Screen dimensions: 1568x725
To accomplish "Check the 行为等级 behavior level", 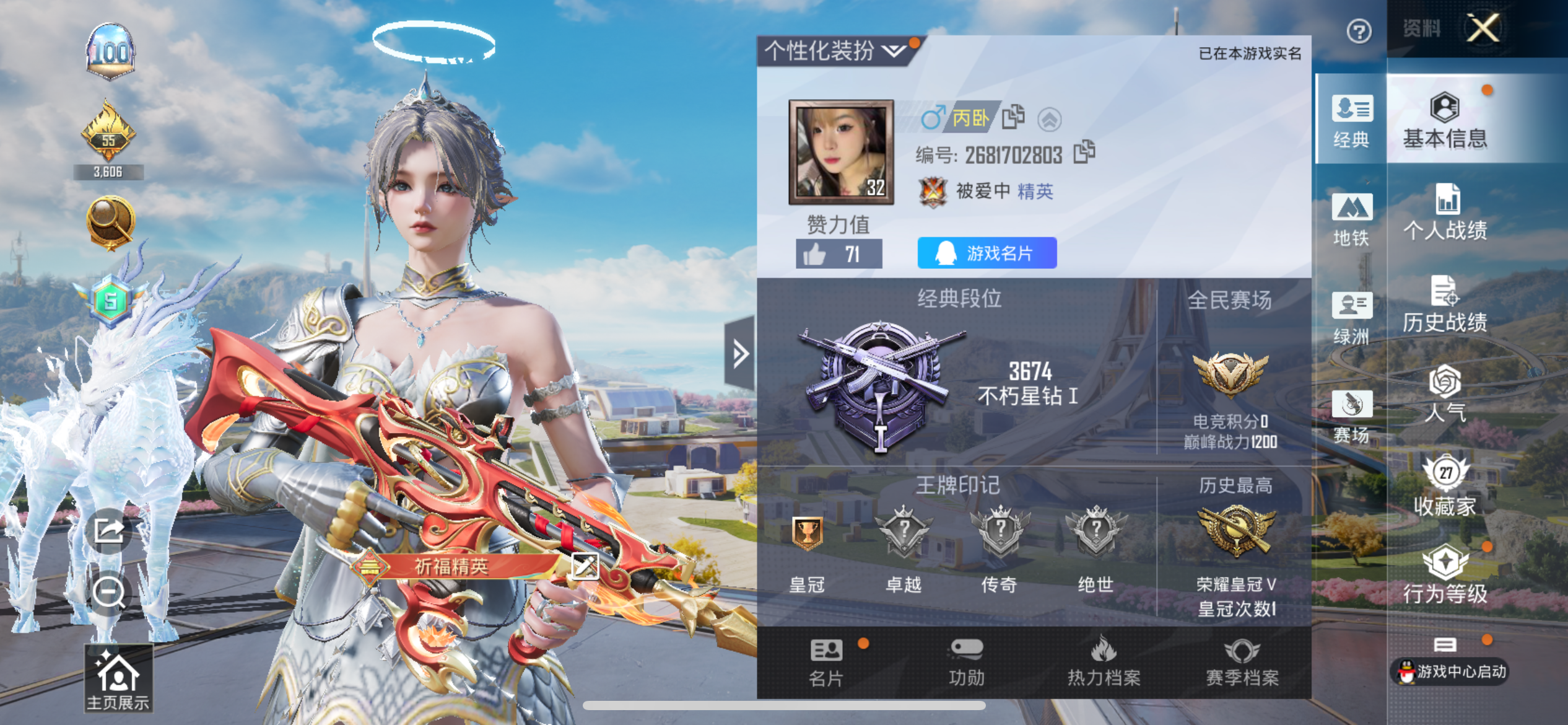I will [x=1445, y=574].
